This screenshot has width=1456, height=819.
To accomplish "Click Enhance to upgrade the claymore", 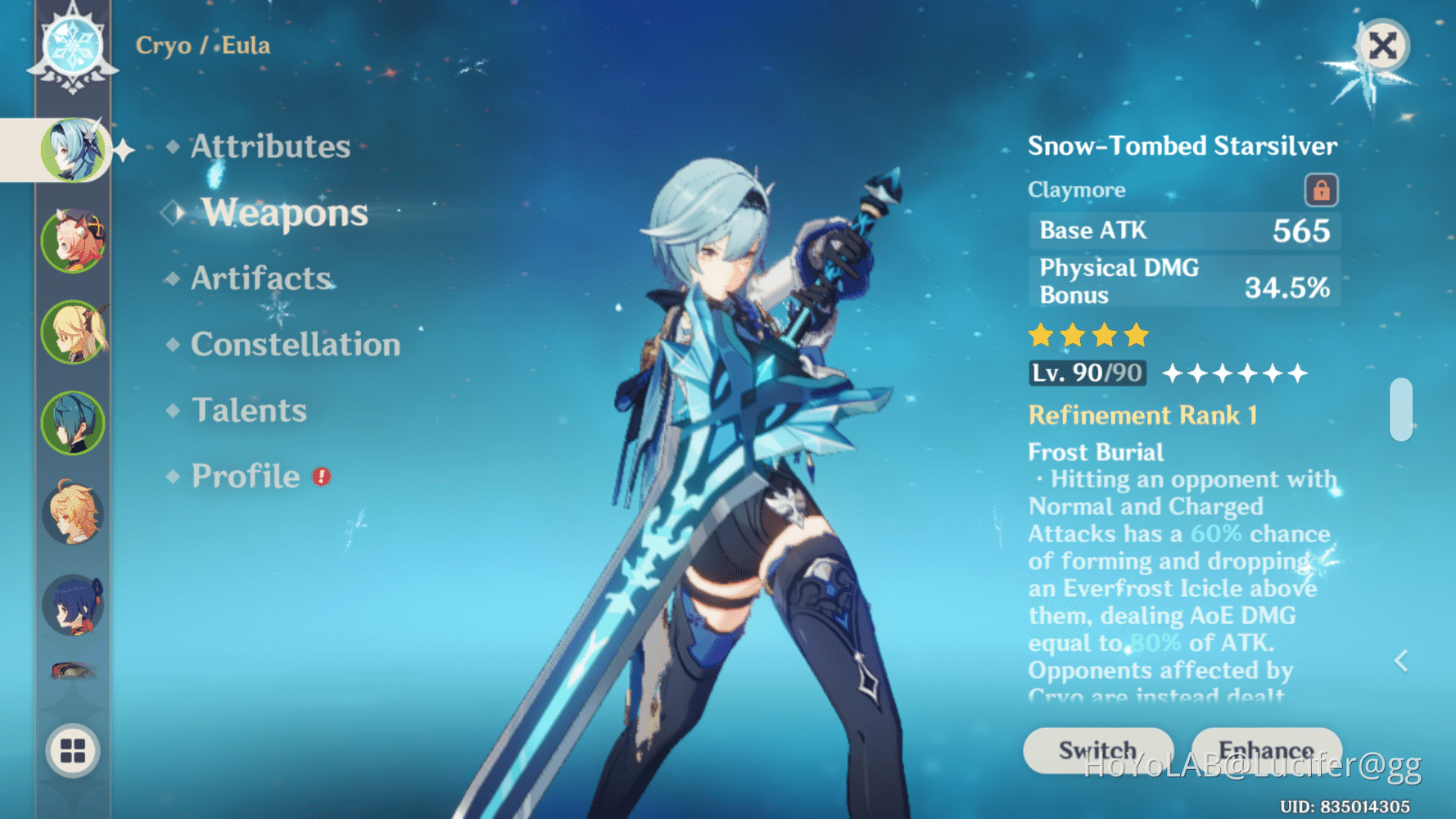I will pos(1267,749).
